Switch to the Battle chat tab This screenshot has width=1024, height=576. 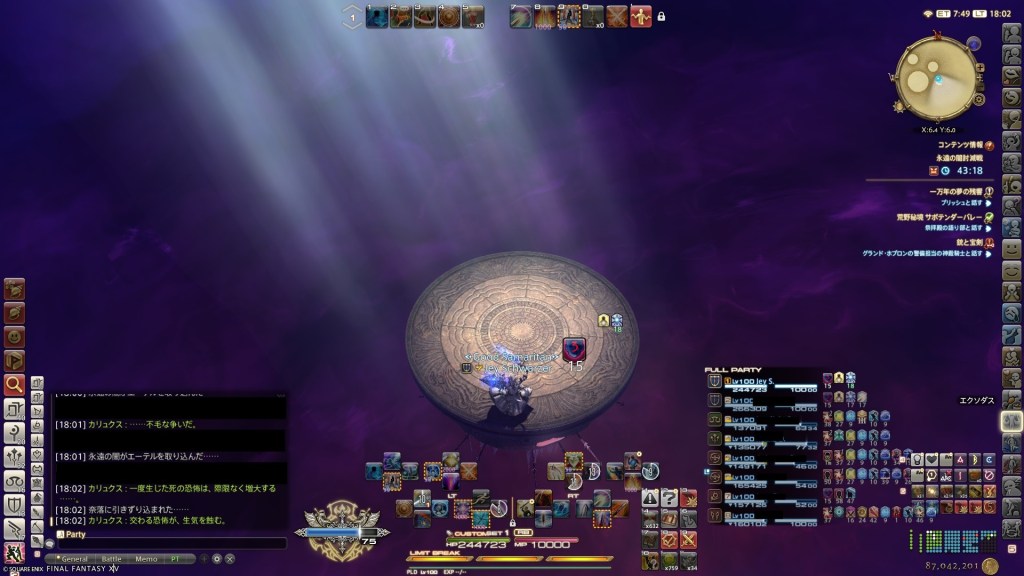click(x=110, y=559)
